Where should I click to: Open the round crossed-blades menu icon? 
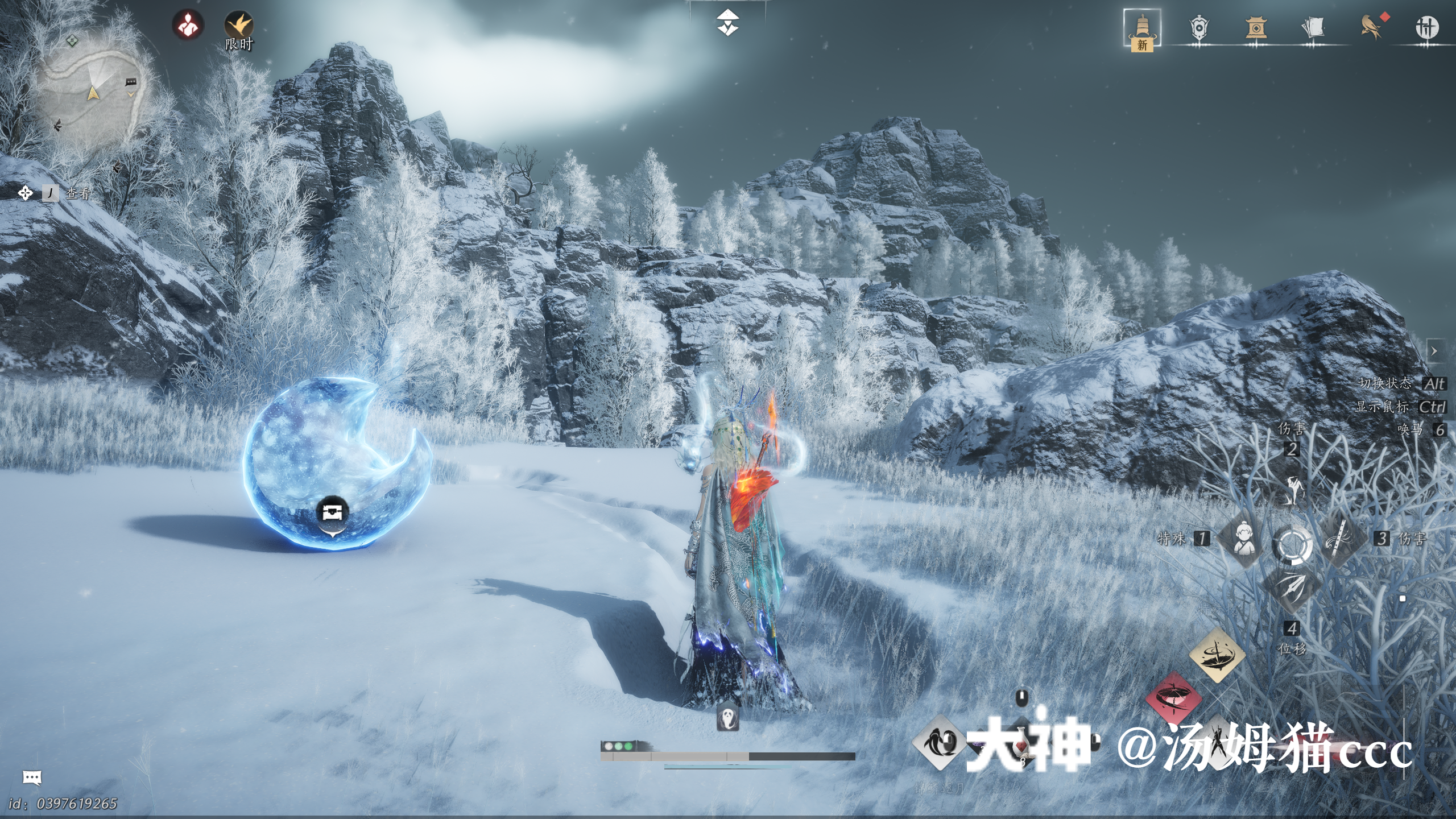[x=1426, y=27]
